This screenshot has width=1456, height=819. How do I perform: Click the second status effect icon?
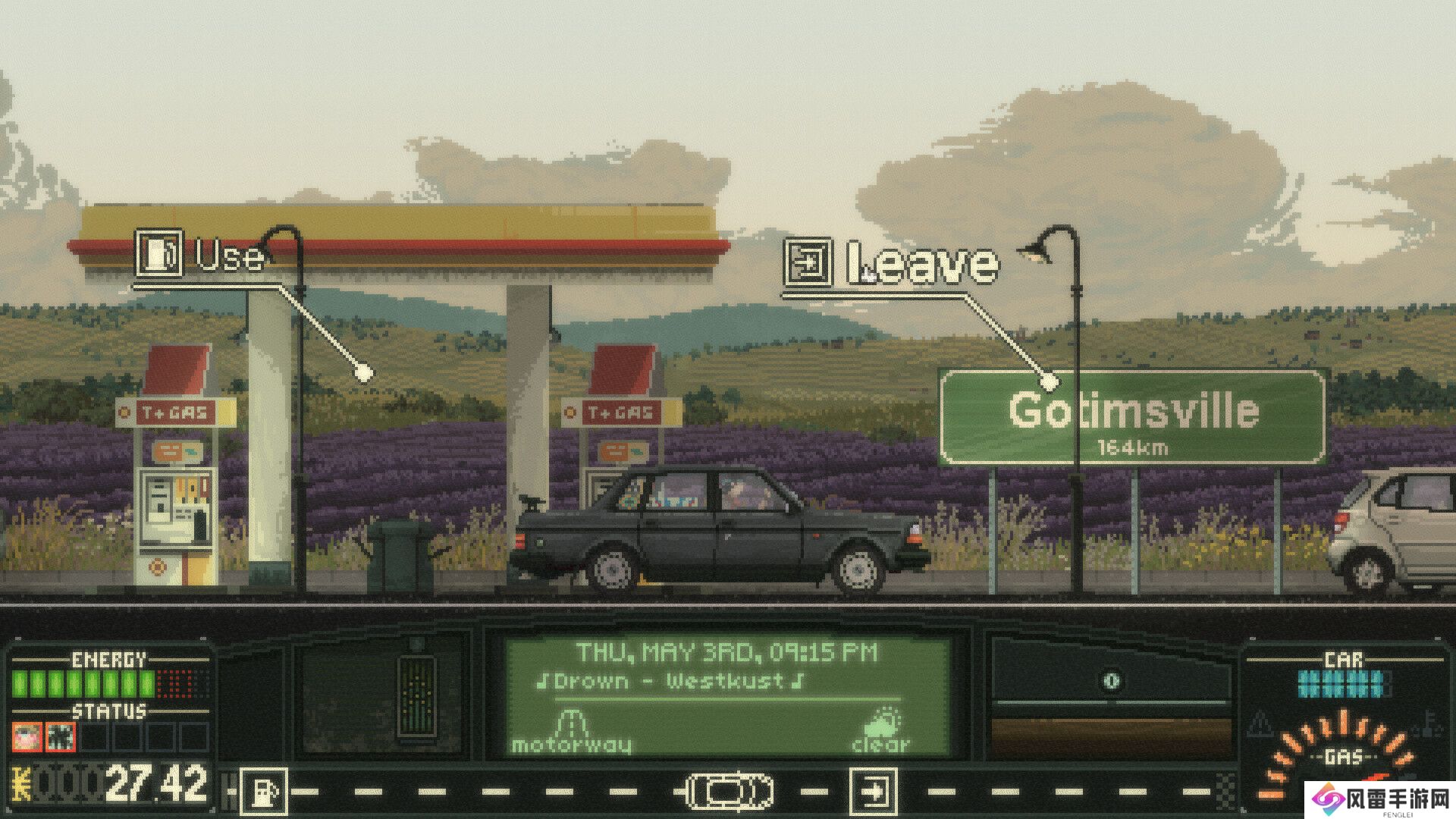click(61, 736)
